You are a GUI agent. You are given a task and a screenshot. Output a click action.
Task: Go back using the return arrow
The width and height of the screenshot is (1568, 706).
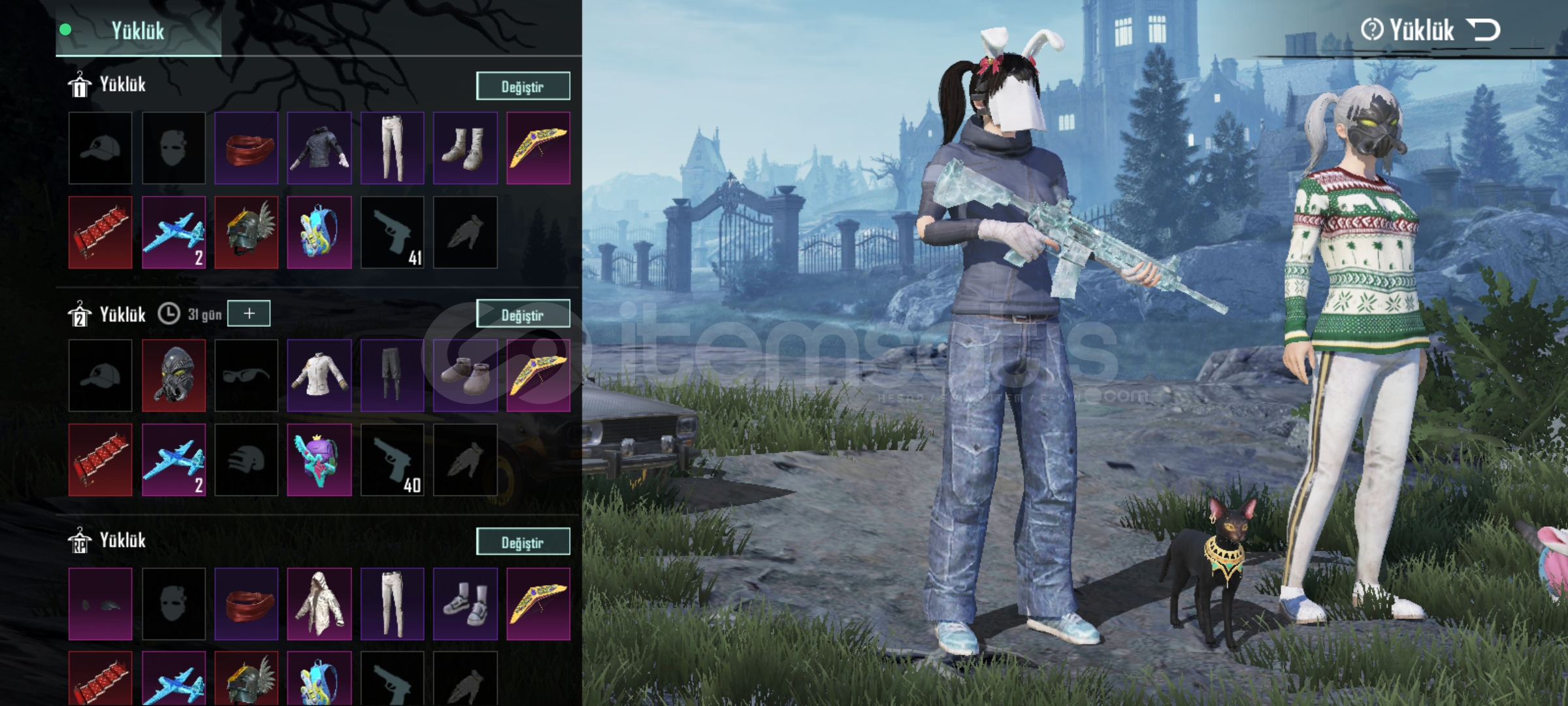pyautogui.click(x=1484, y=30)
